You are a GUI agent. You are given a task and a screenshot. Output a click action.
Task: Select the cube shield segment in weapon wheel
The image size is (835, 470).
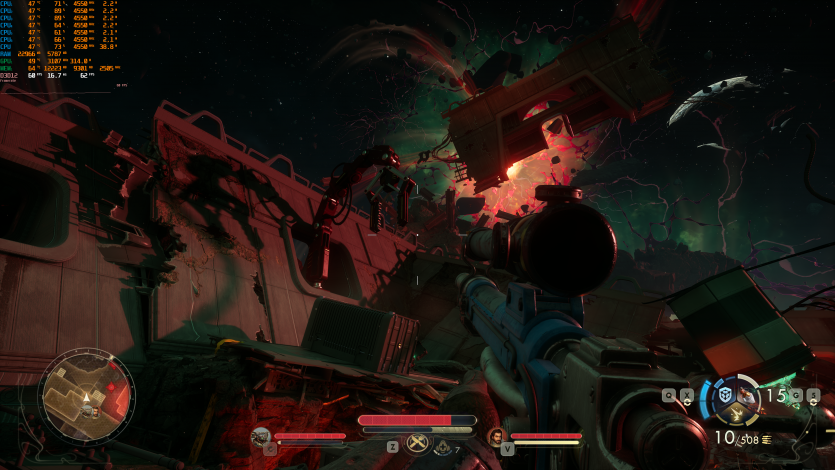coord(727,396)
